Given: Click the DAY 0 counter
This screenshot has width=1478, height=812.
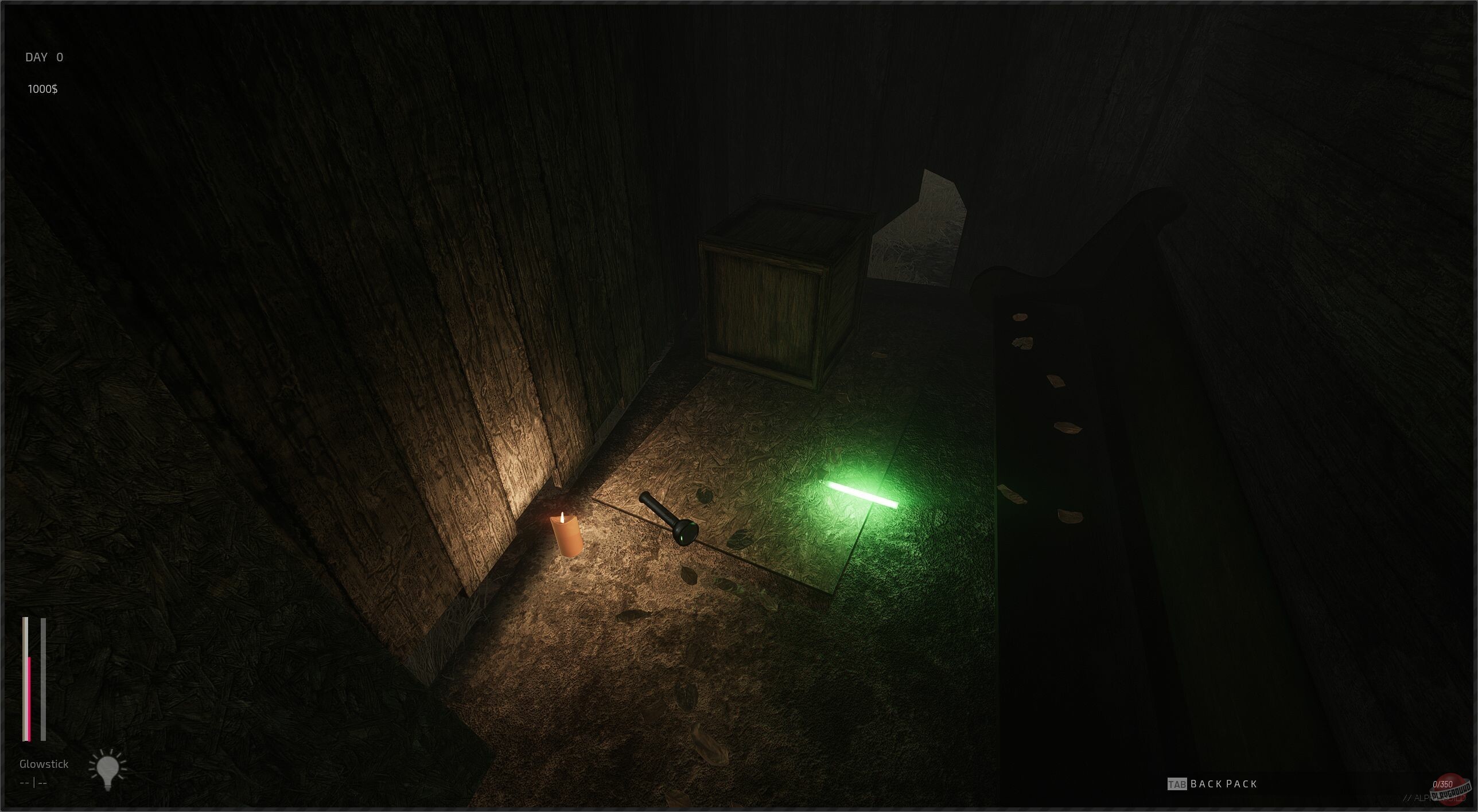Looking at the screenshot, I should [x=44, y=57].
